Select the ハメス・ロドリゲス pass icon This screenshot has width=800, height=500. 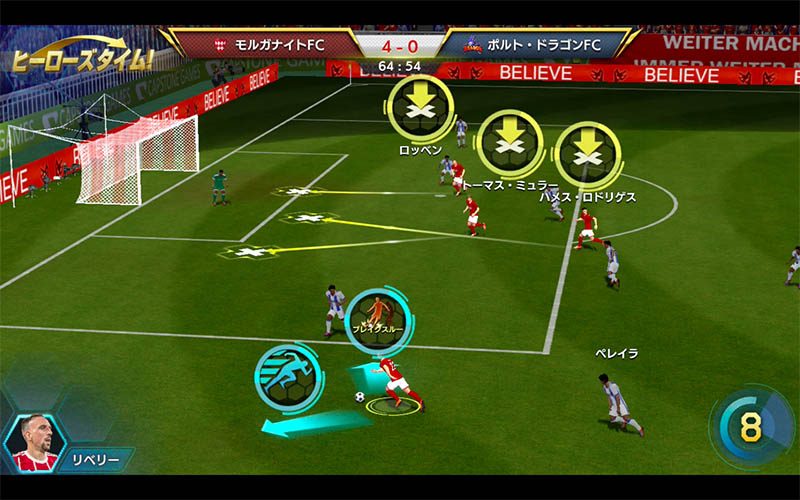(587, 154)
